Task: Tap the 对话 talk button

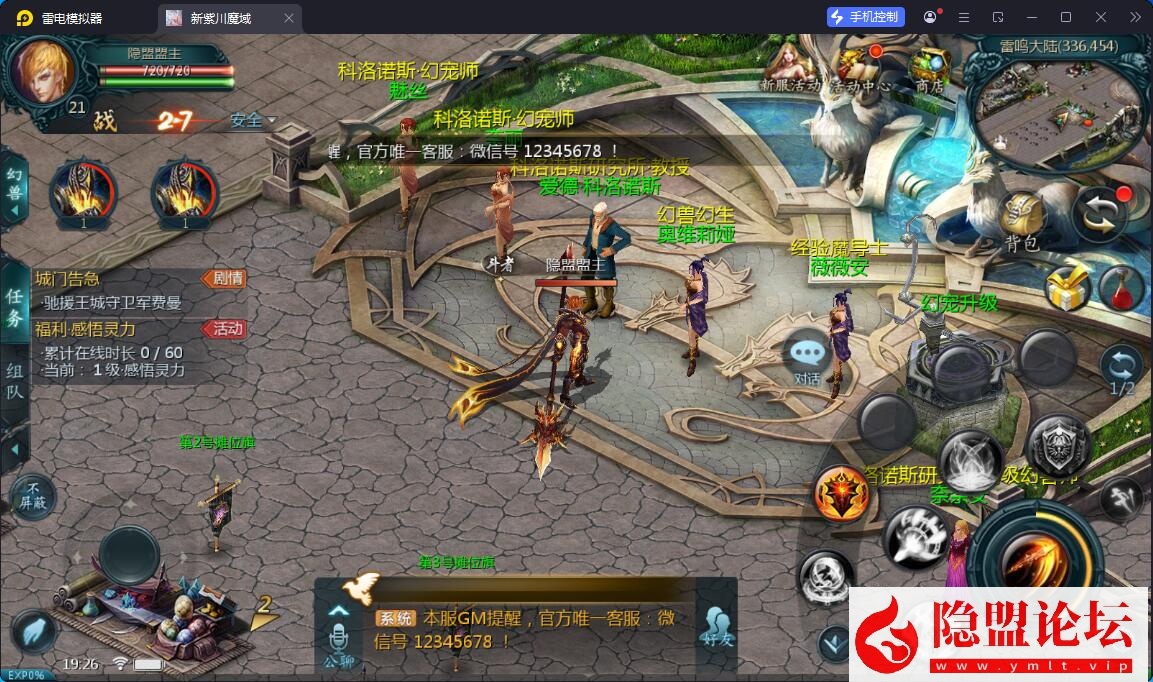Action: click(x=807, y=357)
